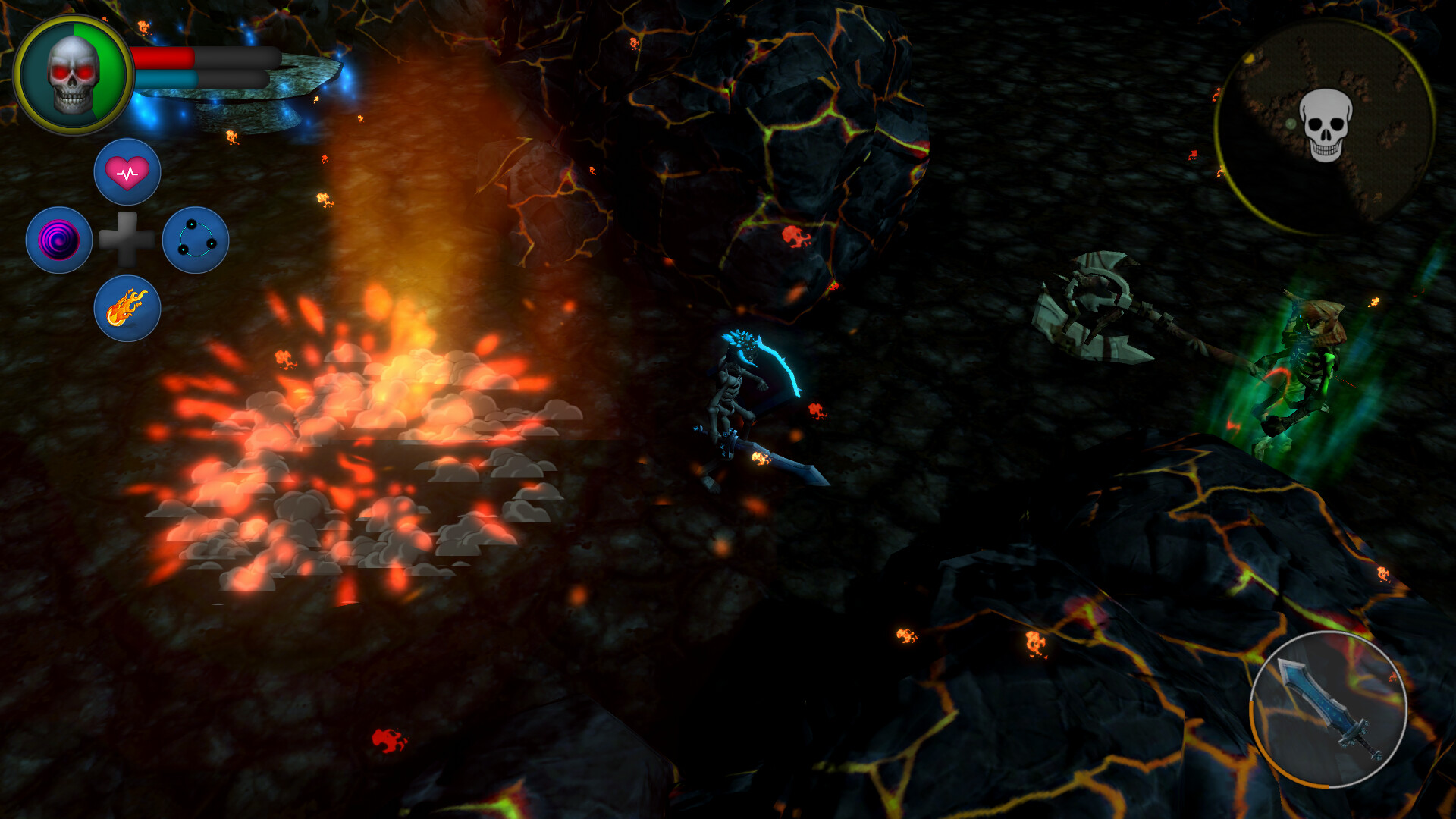Open details via the character portrait circle
1456x819 pixels.
click(72, 74)
